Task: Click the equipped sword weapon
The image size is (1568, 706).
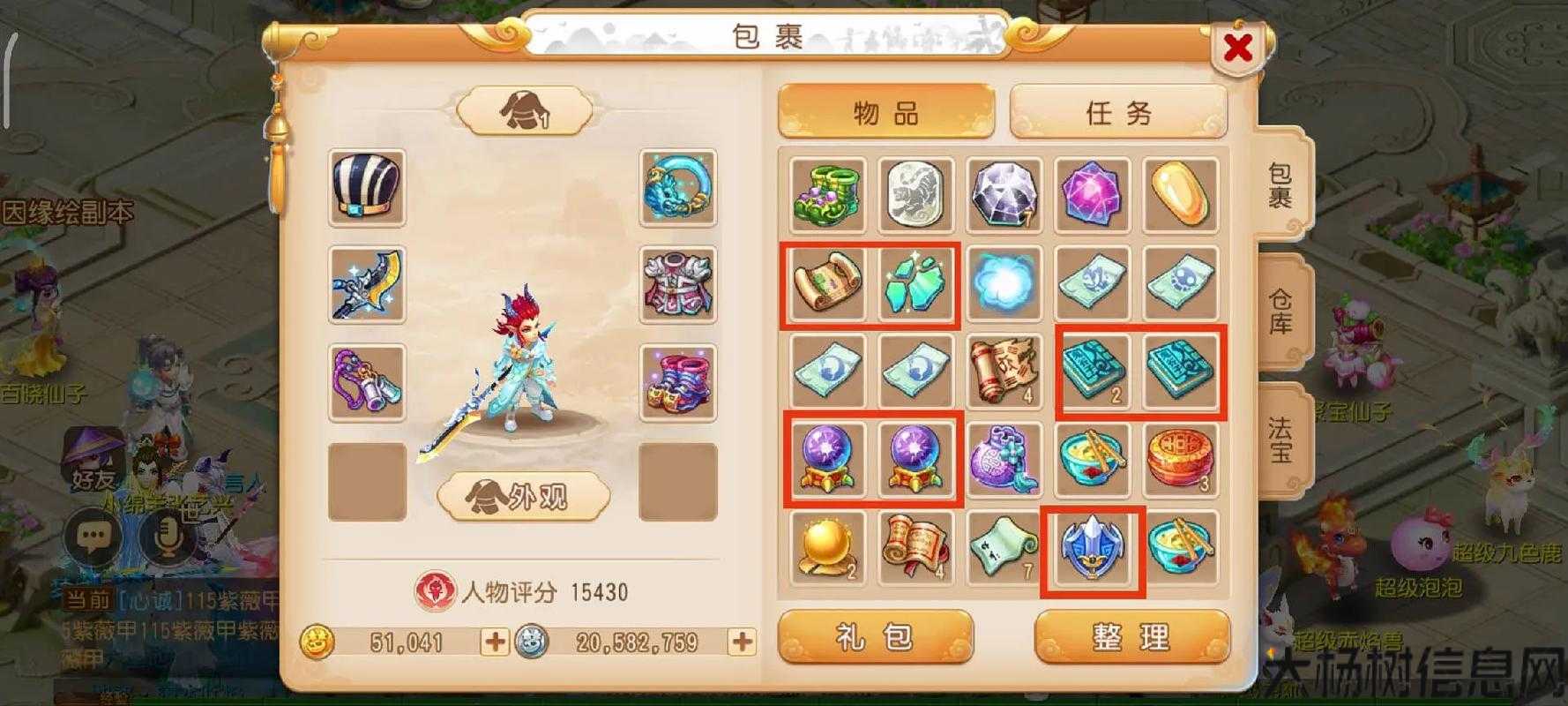Action: click(x=367, y=282)
